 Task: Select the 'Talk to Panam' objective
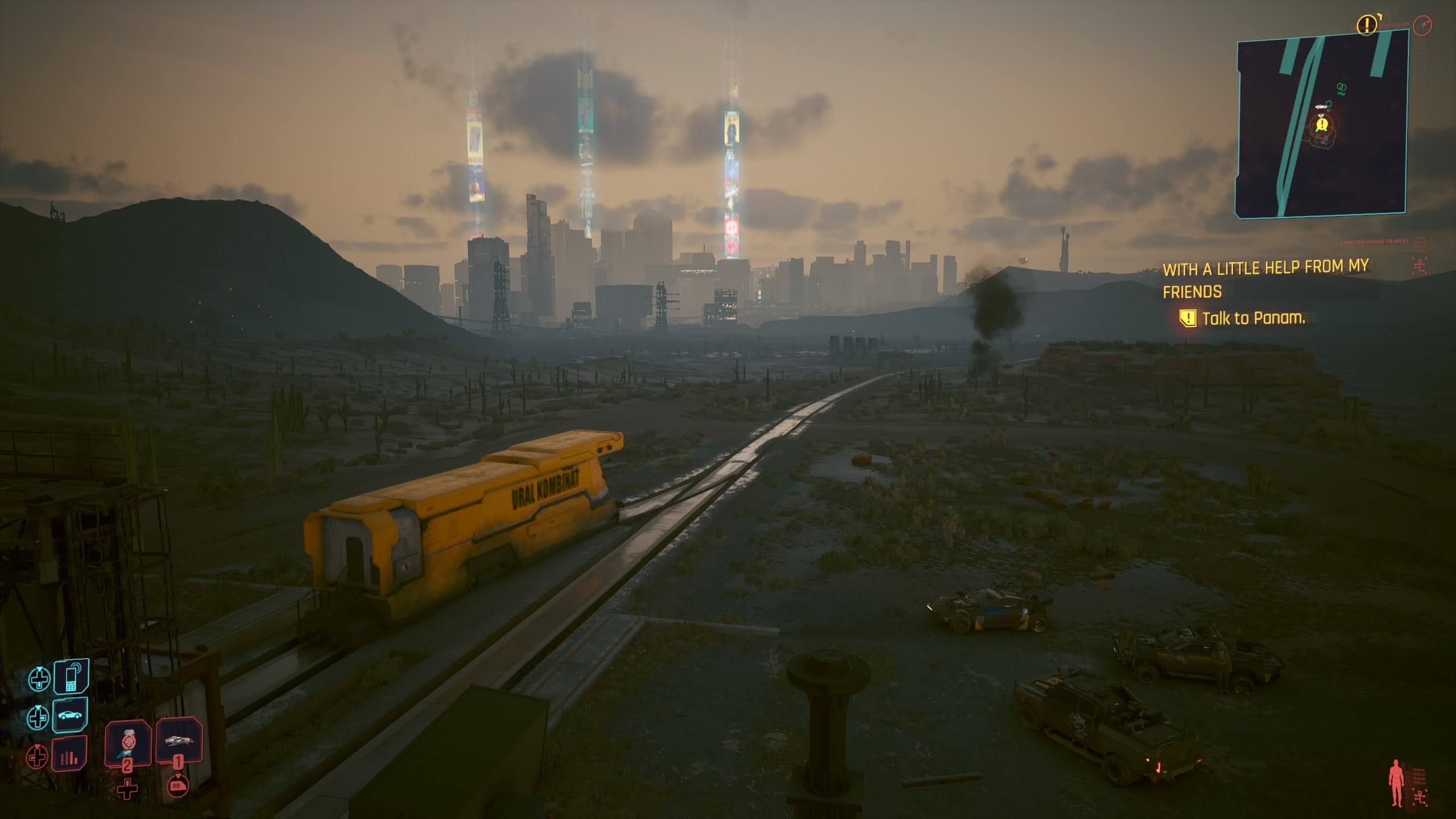tap(1253, 318)
